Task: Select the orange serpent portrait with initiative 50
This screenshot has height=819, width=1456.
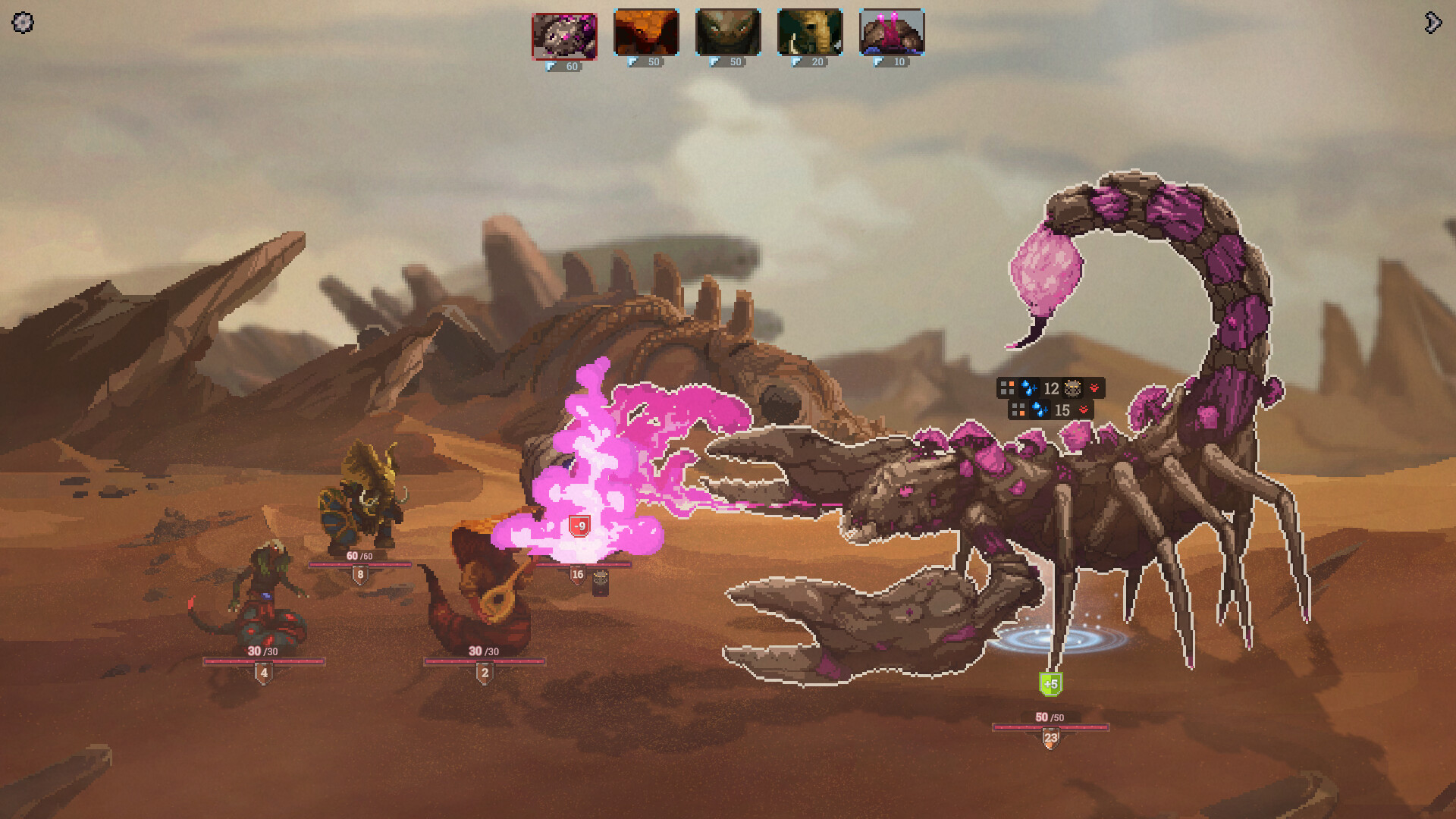Action: pos(645,33)
